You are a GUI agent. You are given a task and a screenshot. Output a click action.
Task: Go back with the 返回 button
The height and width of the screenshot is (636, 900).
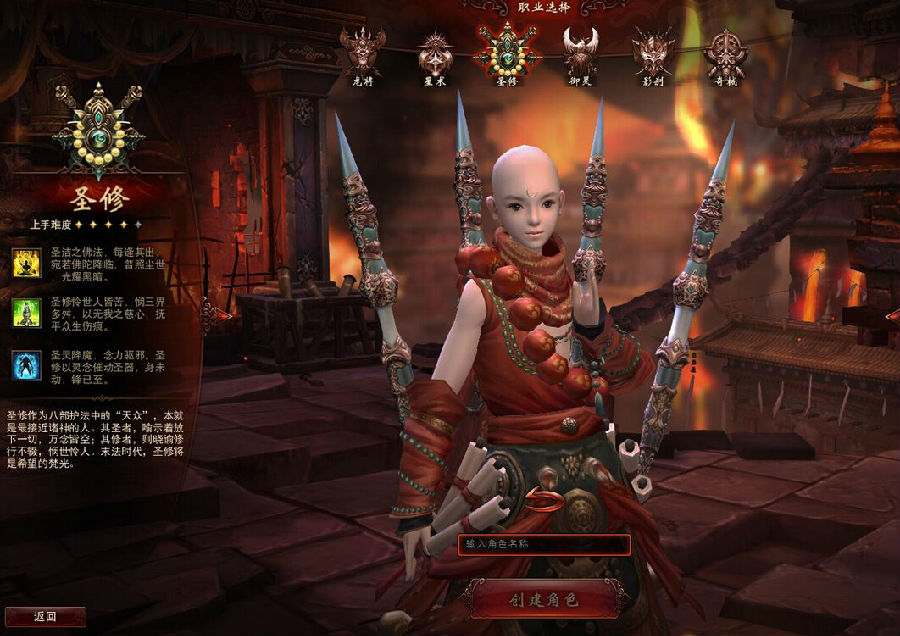44,616
